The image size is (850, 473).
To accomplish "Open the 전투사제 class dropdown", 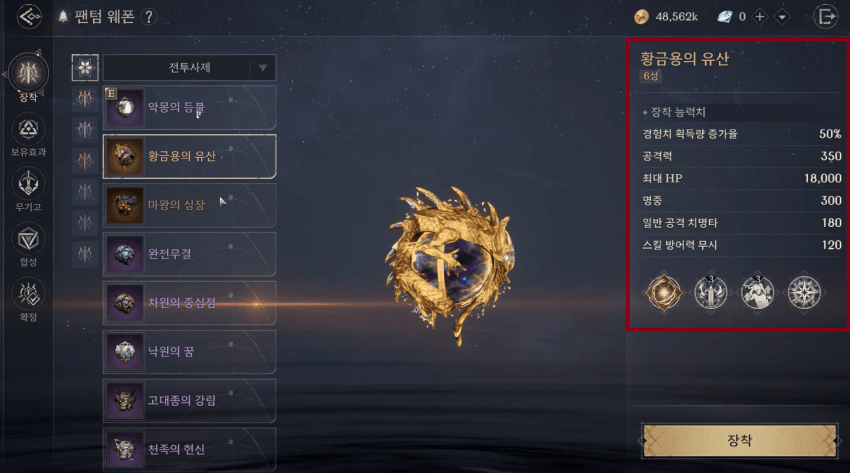I will [189, 68].
